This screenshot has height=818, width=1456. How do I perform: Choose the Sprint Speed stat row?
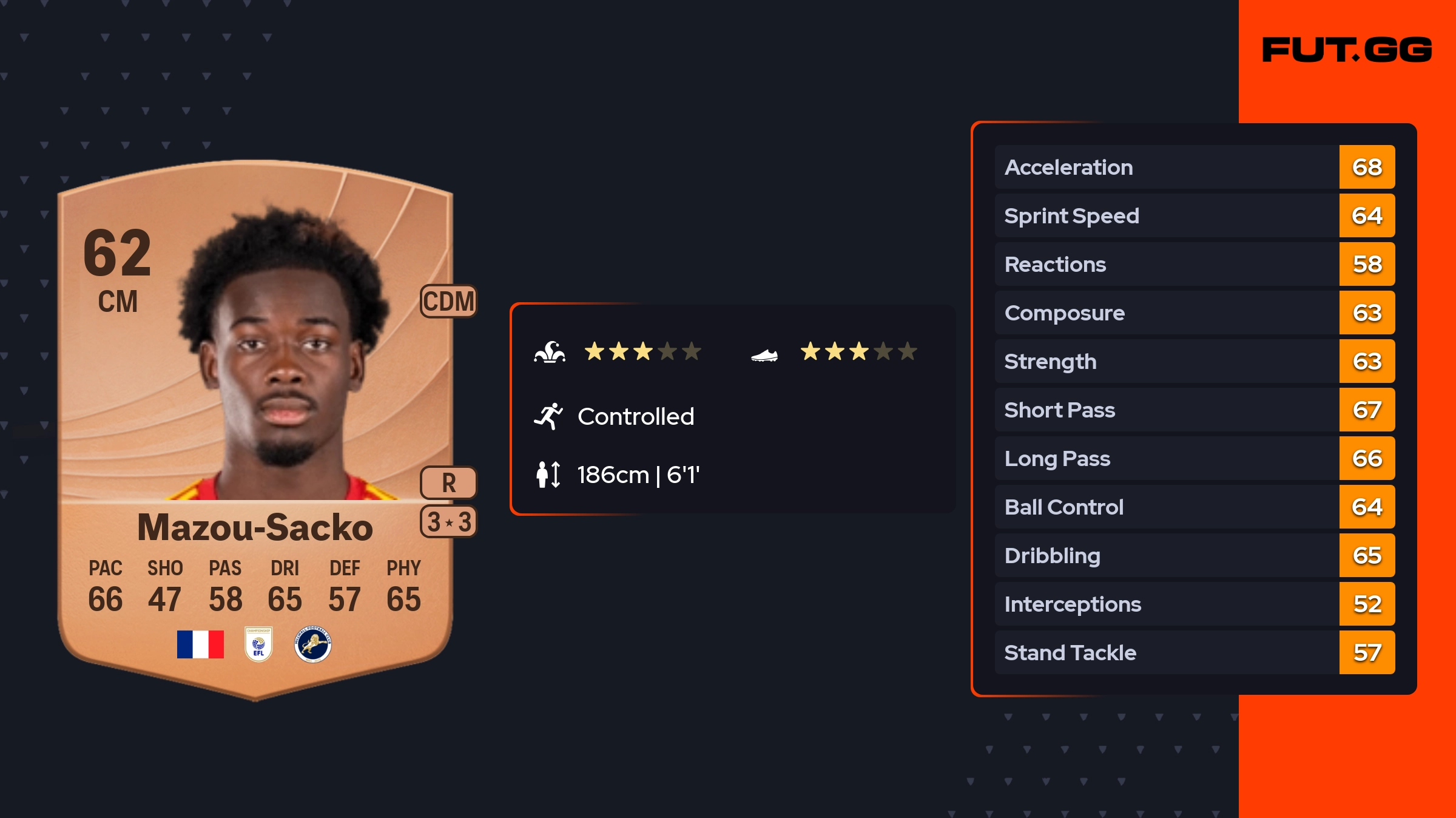(x=1194, y=215)
